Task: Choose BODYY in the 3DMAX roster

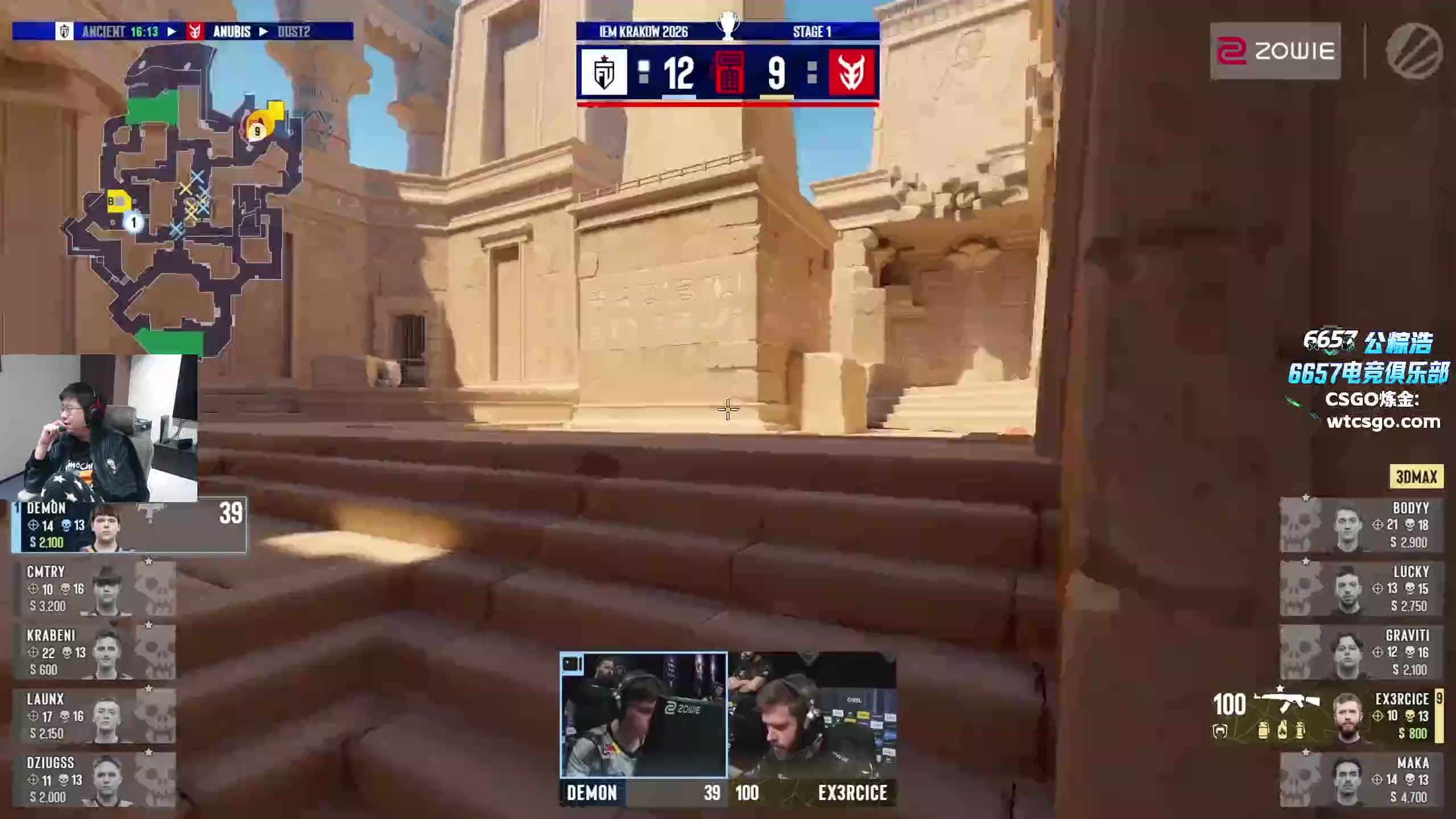Action: [1361, 525]
